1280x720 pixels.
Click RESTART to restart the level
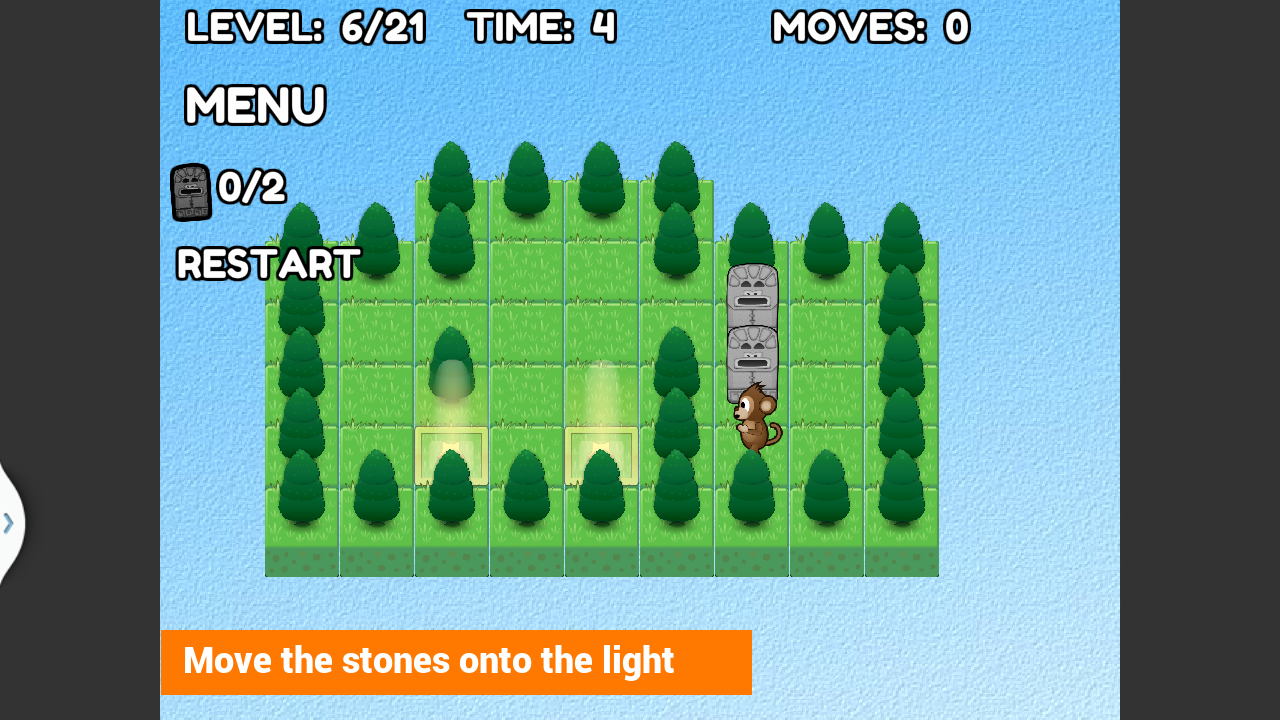click(267, 264)
